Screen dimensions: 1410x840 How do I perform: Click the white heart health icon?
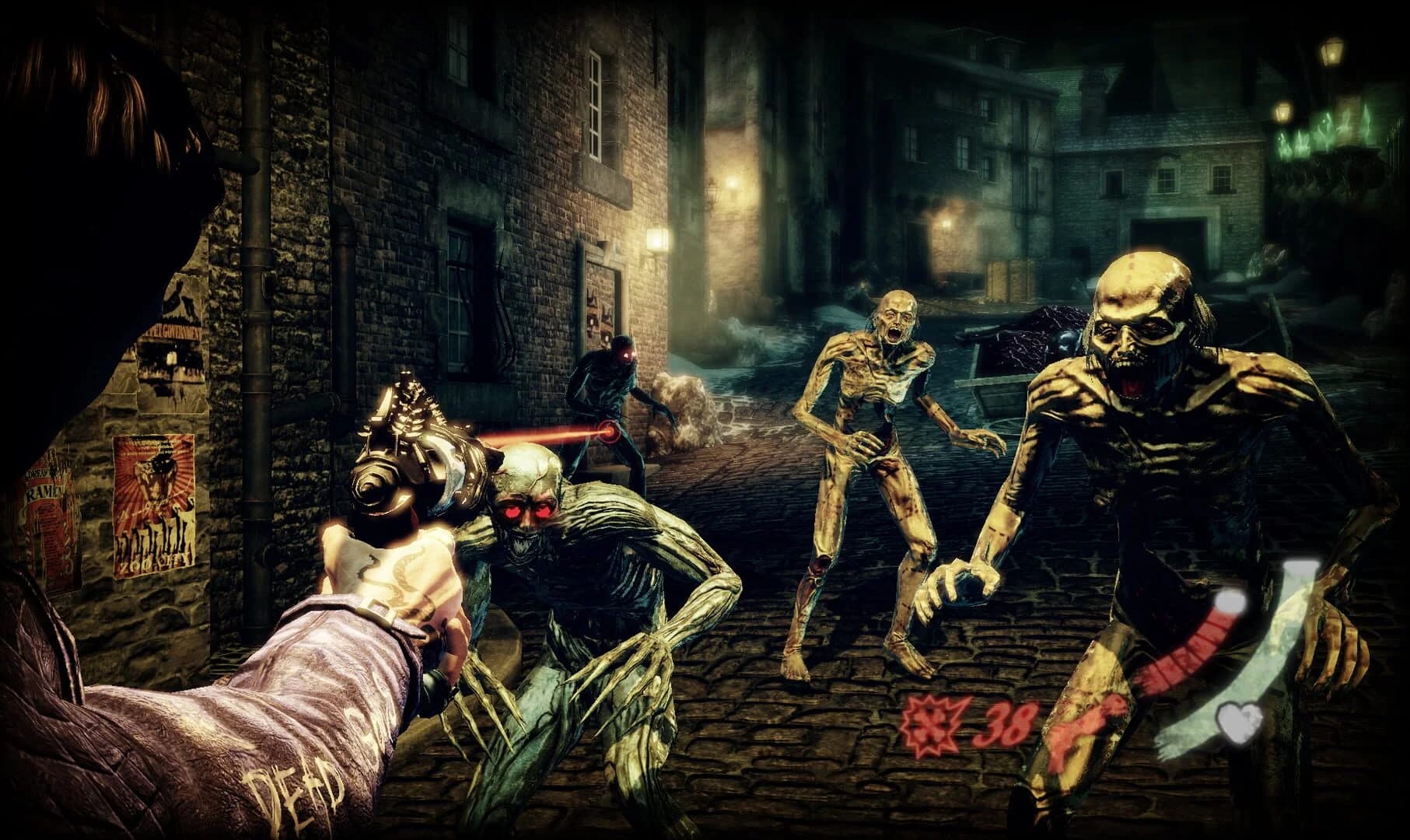pos(1240,723)
